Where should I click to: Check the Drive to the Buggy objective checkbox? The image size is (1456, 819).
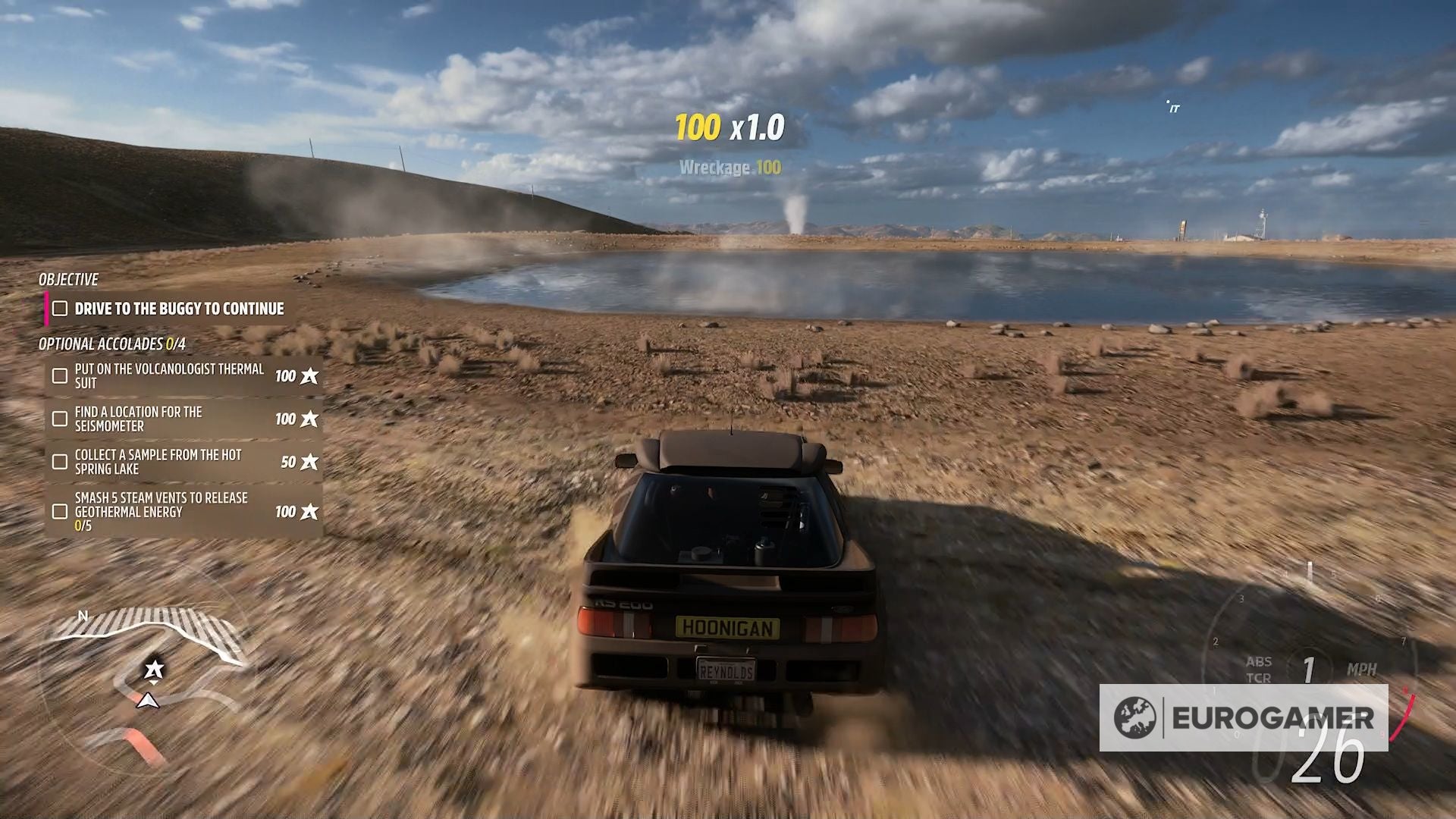pos(58,309)
